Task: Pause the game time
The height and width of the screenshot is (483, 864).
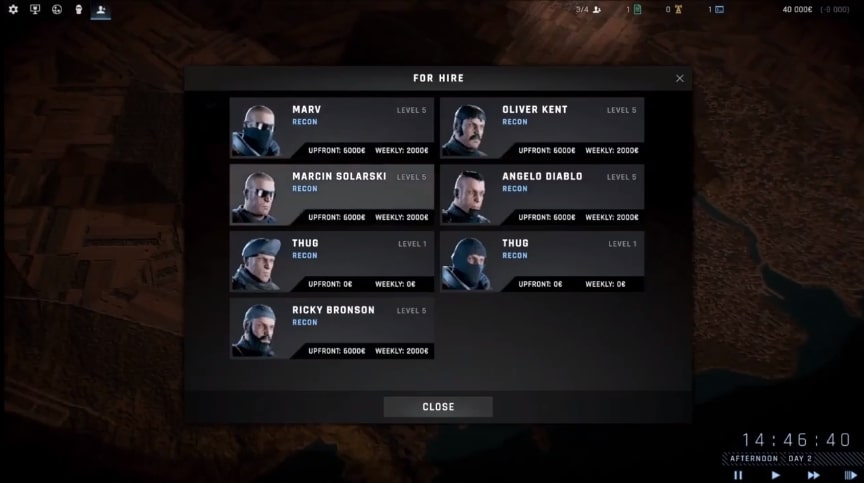Action: click(738, 475)
